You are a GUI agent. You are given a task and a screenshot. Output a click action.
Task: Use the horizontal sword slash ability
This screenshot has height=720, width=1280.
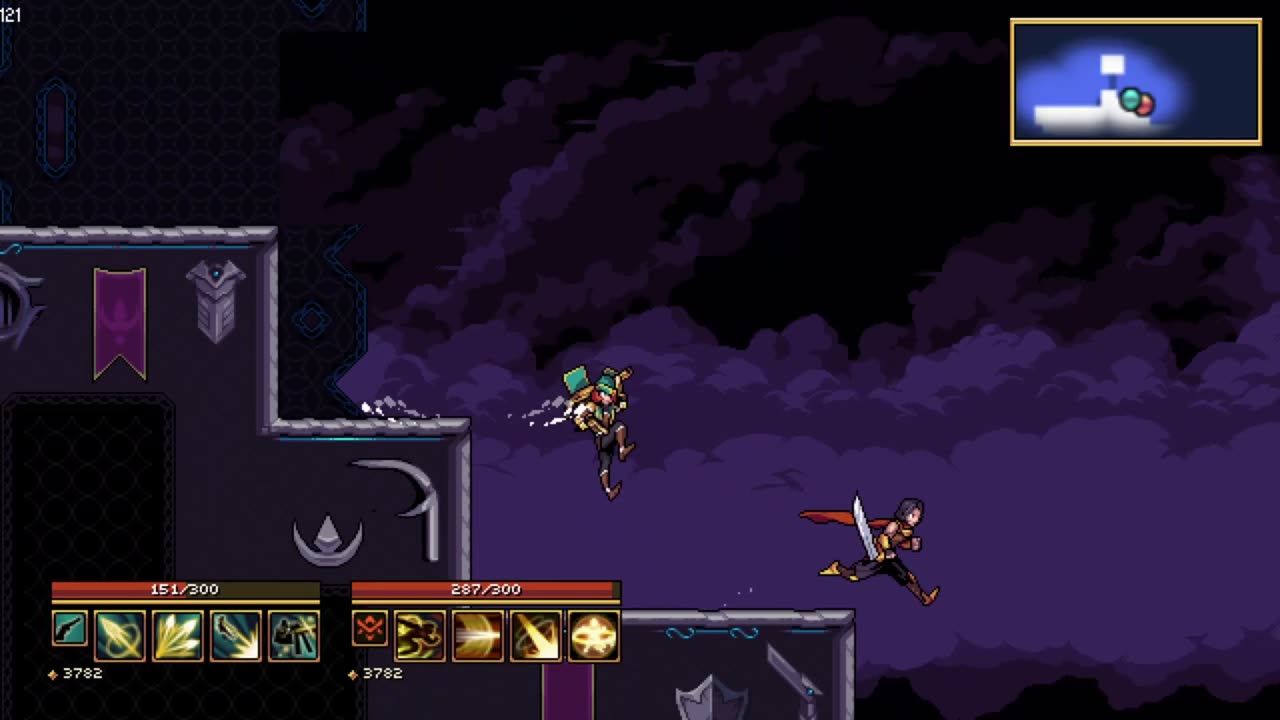coord(478,636)
